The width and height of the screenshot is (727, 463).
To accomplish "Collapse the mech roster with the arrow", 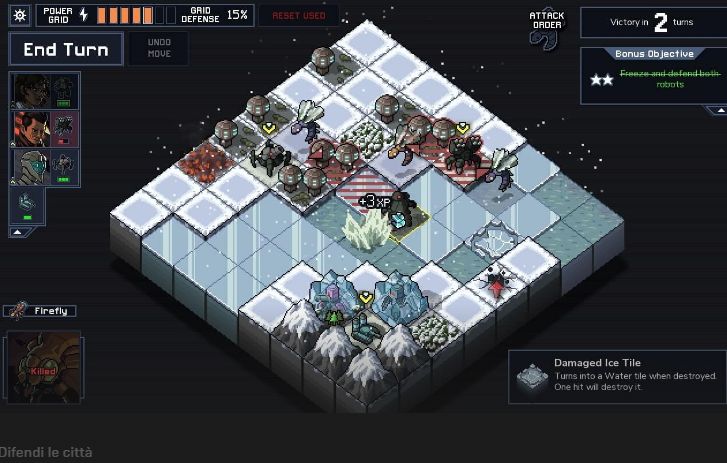I will tap(17, 232).
